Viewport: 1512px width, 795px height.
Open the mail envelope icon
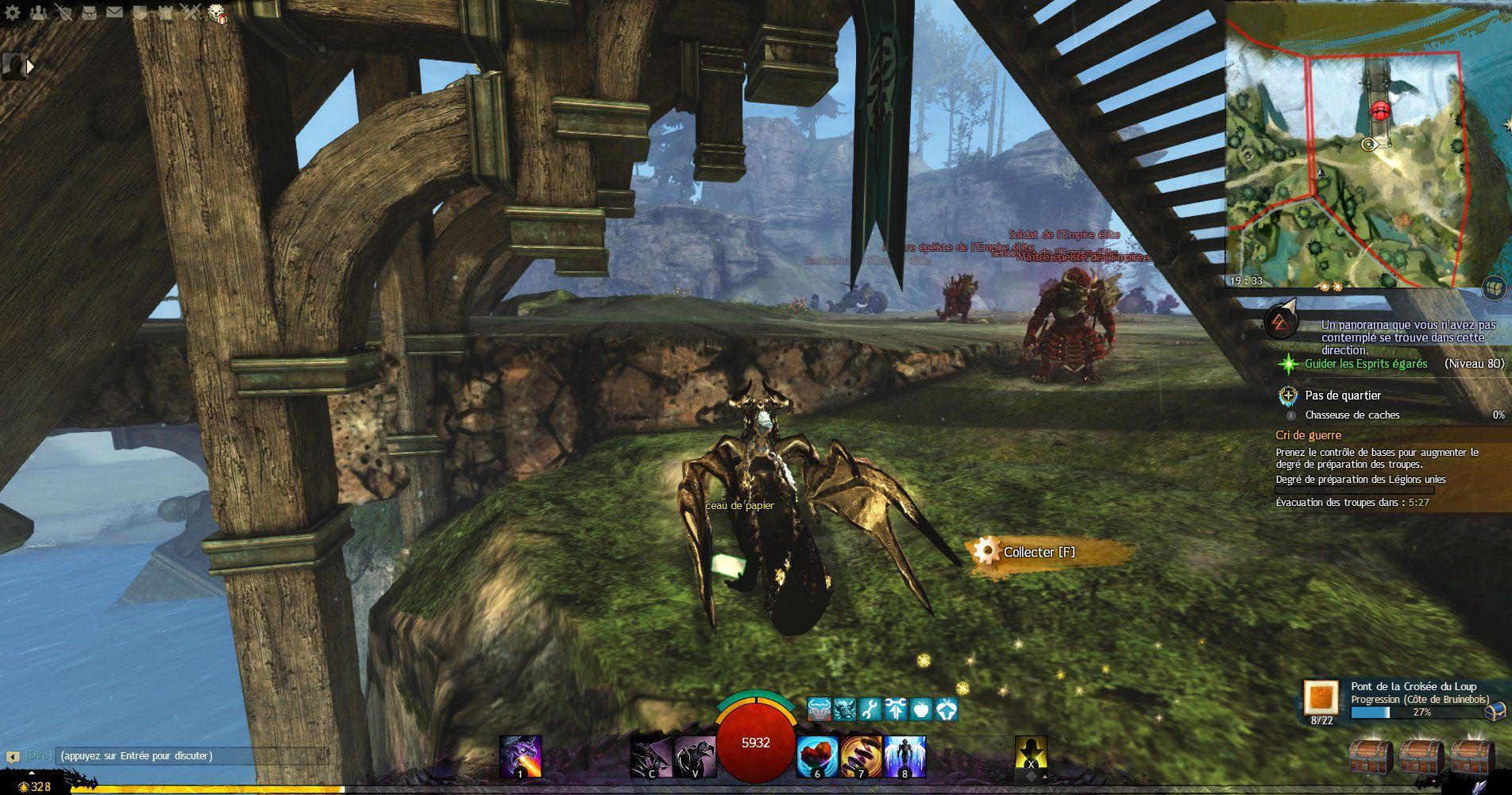click(x=115, y=13)
